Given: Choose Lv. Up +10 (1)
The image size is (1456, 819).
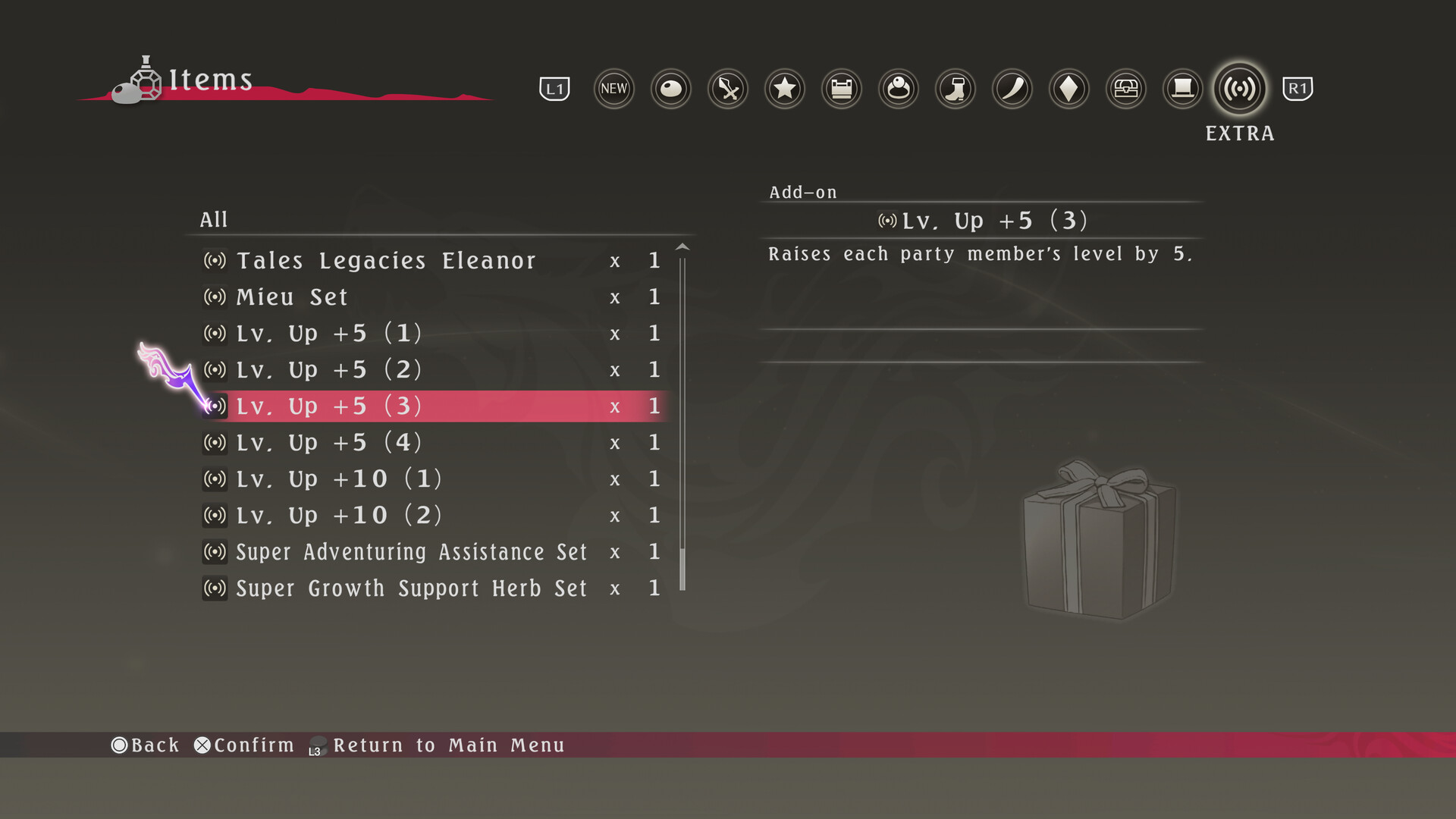Looking at the screenshot, I should [338, 479].
